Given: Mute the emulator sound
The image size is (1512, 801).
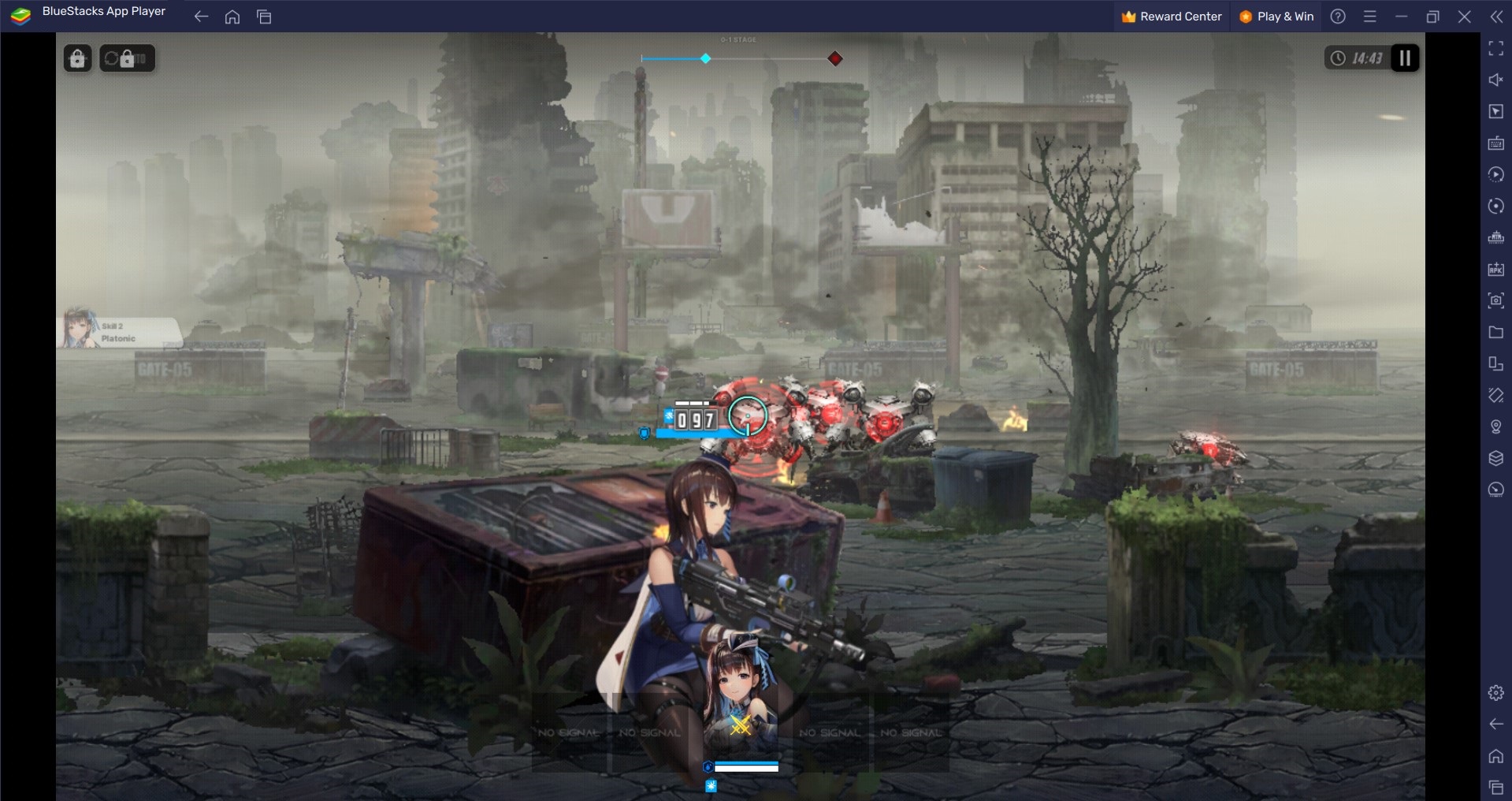Looking at the screenshot, I should point(1495,80).
